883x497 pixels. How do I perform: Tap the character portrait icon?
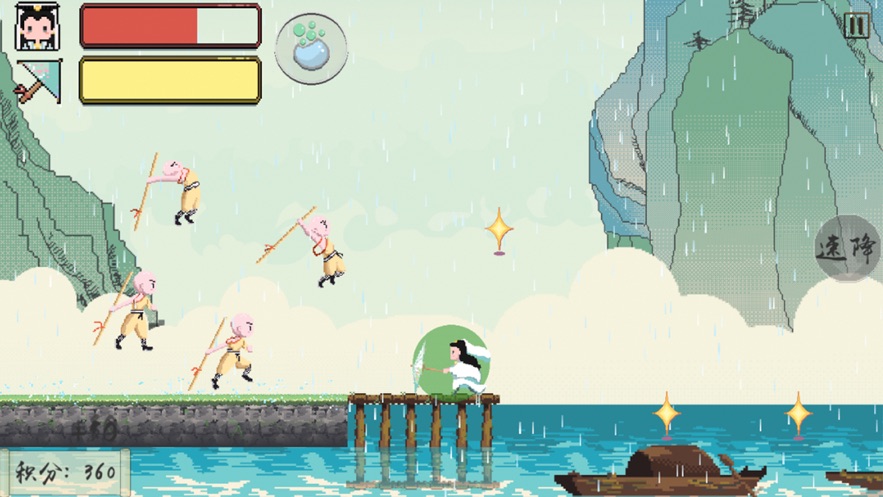tap(38, 26)
